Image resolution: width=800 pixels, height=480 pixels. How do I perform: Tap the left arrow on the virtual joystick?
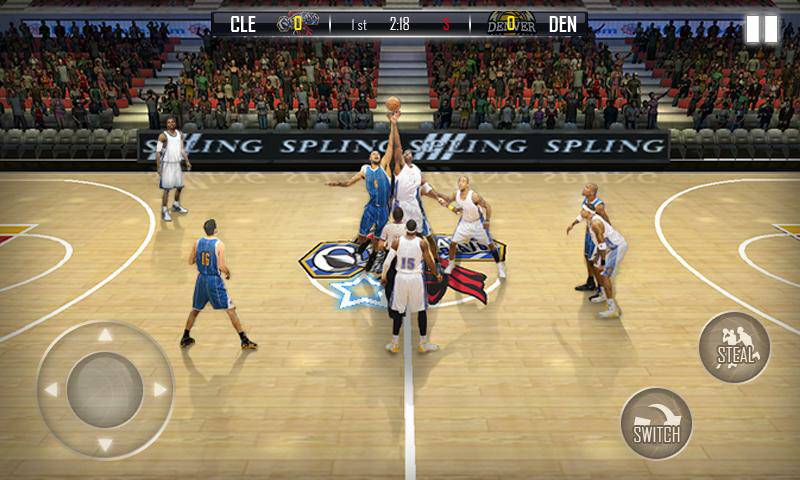point(51,389)
